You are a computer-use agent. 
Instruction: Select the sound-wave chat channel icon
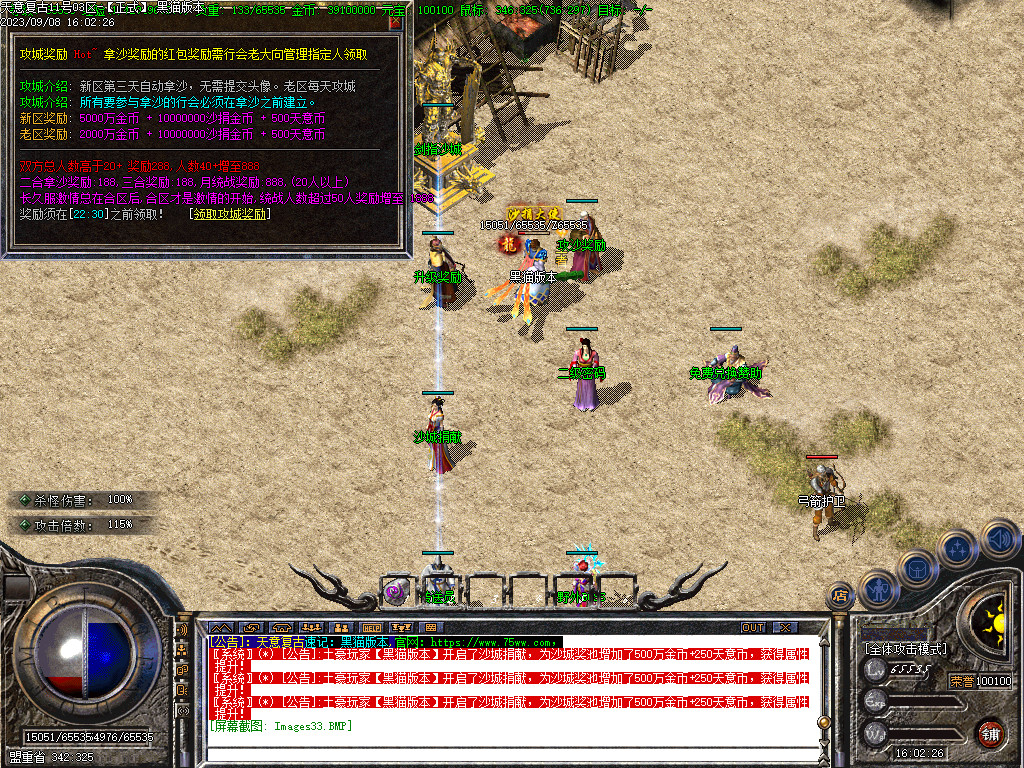[x=182, y=631]
